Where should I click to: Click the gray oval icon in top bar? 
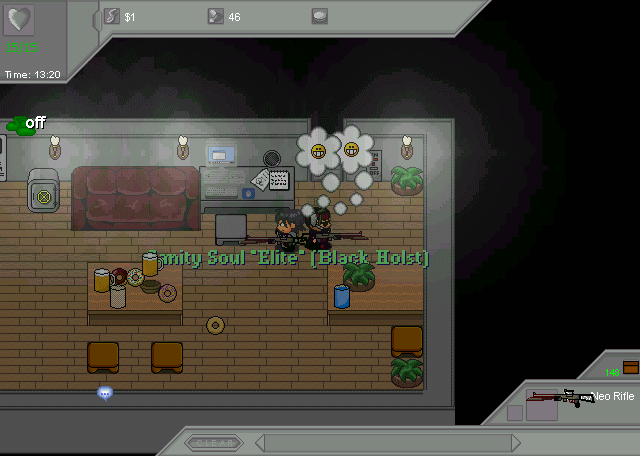click(319, 16)
